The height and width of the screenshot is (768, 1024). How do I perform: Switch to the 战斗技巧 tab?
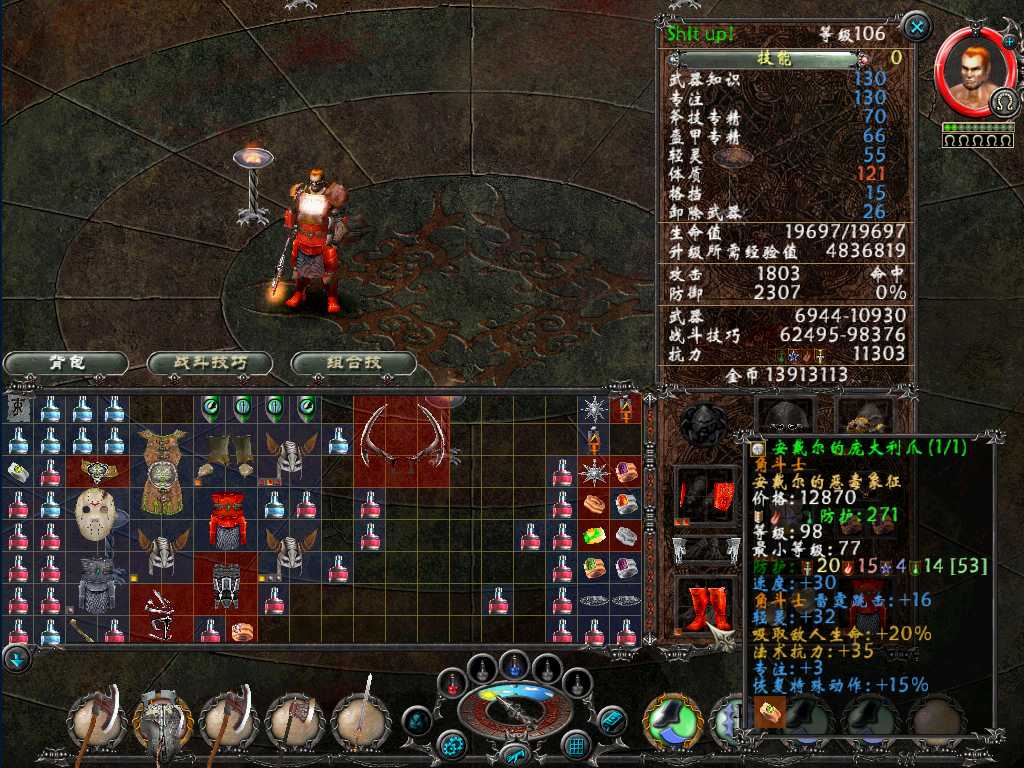click(210, 363)
